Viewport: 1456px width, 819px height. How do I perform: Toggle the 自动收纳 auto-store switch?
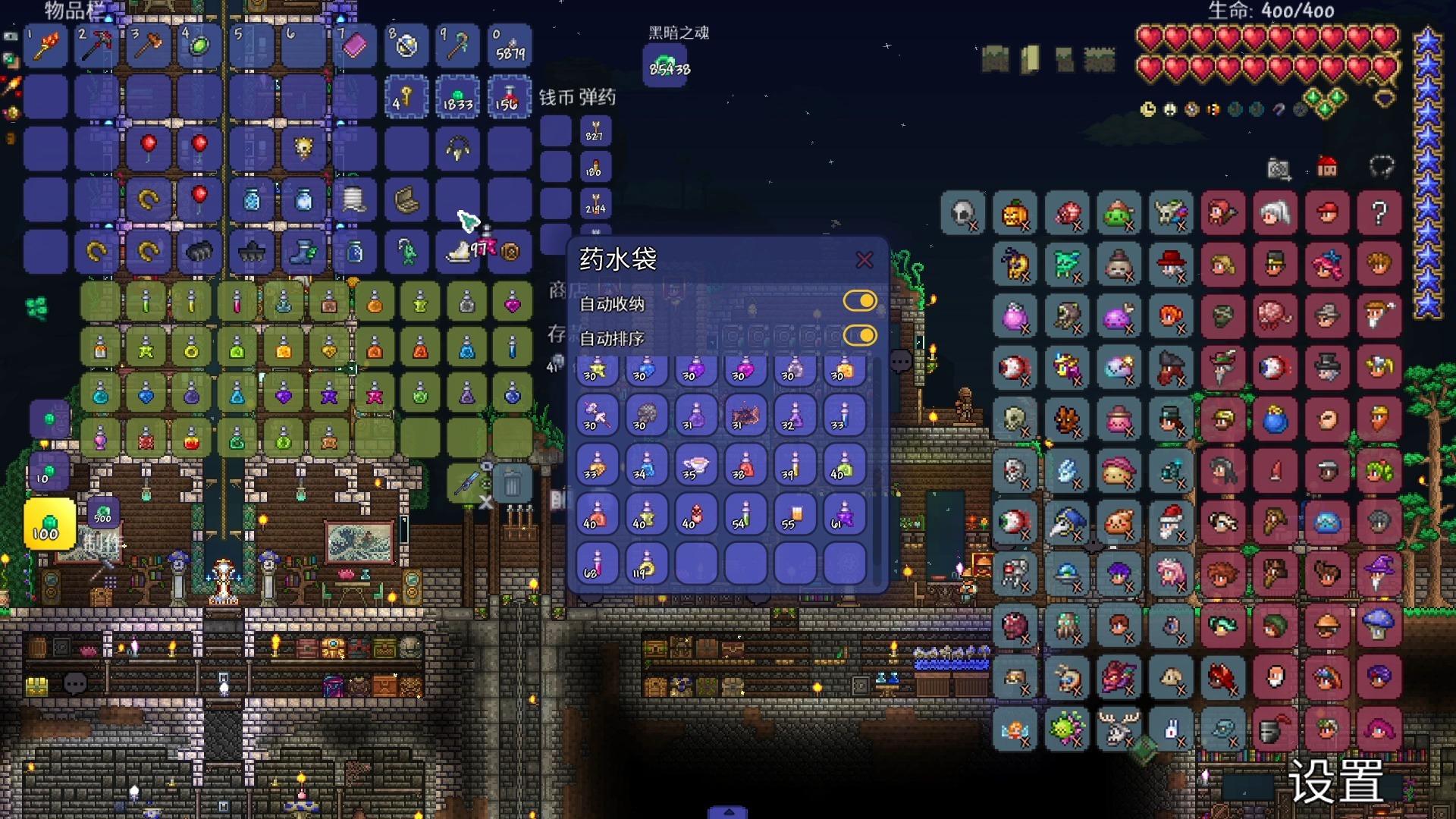[860, 302]
